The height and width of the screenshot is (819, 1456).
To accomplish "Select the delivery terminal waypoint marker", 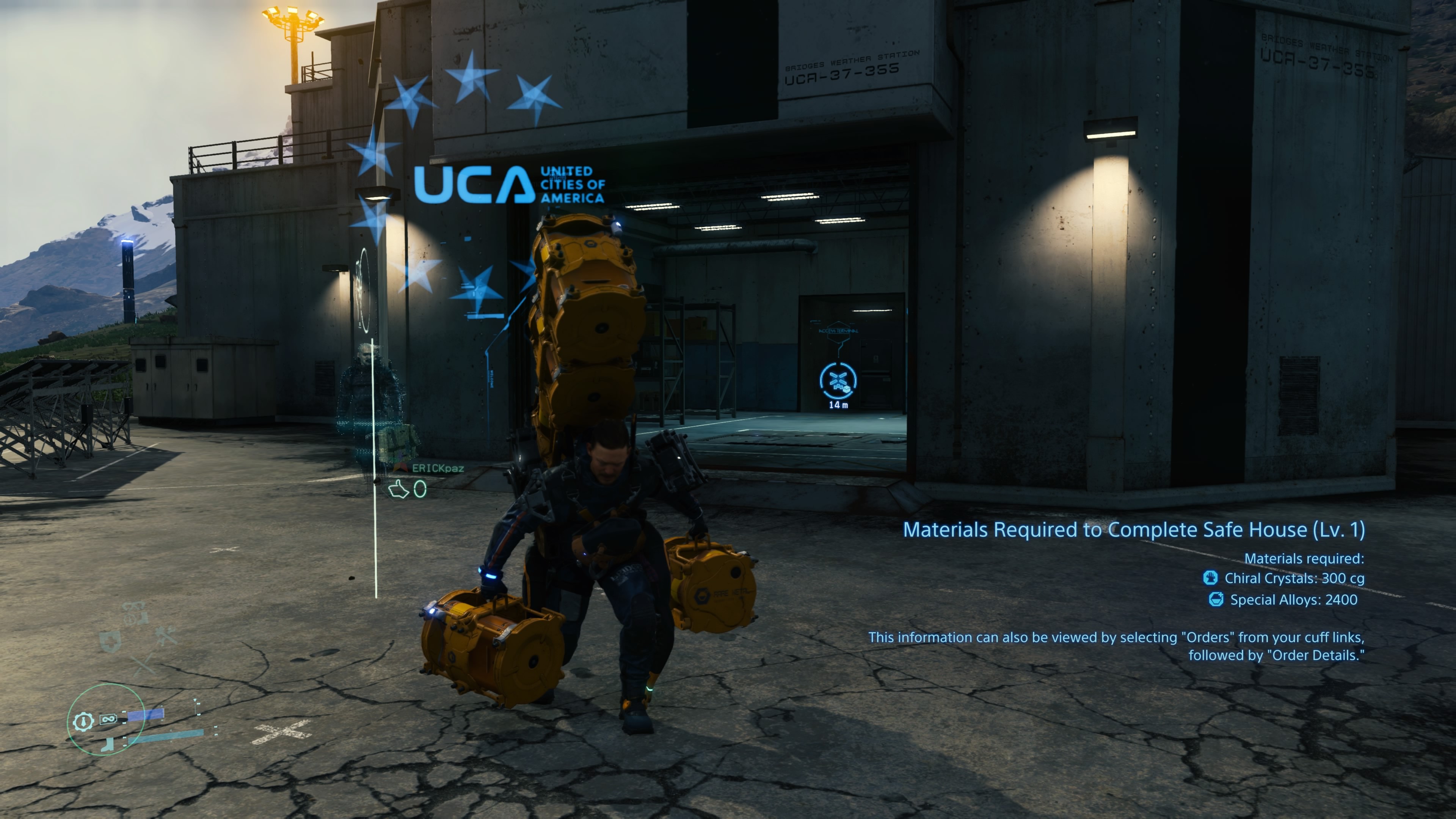I will (x=838, y=380).
